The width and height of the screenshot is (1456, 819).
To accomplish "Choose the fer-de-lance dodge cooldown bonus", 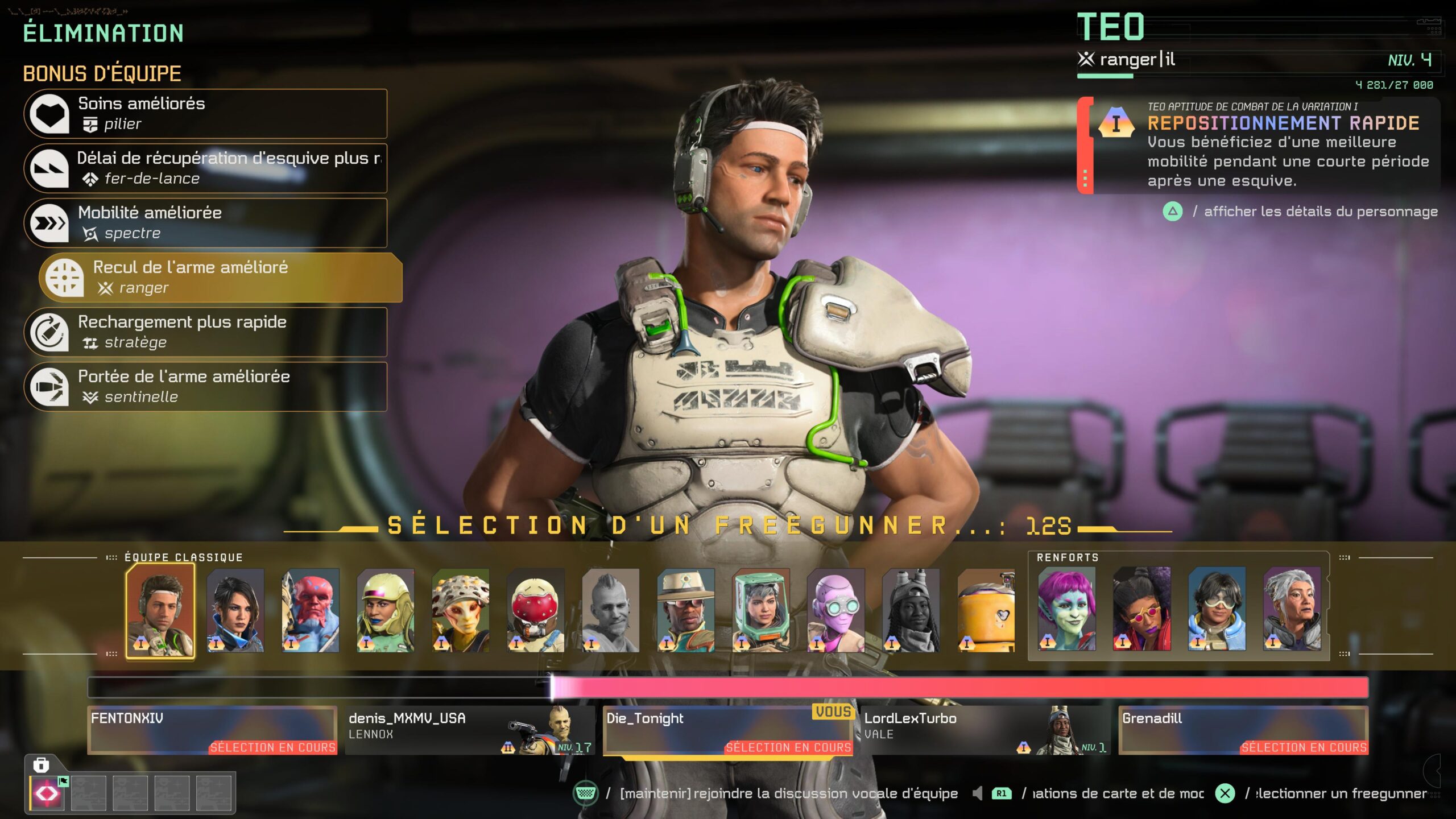I will tap(205, 168).
